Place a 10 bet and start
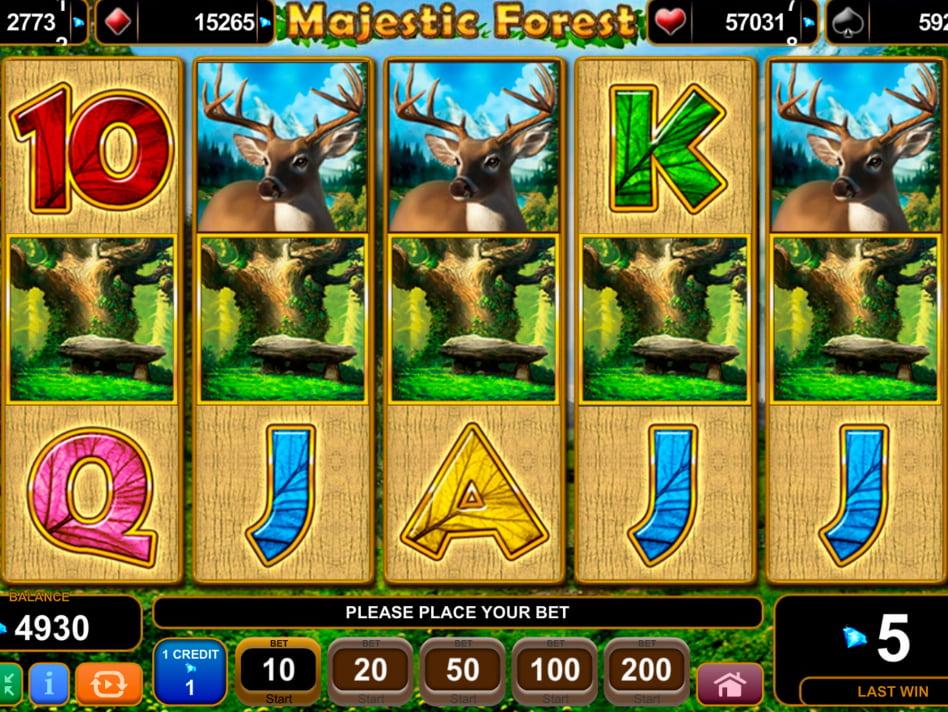The height and width of the screenshot is (712, 948). [278, 671]
